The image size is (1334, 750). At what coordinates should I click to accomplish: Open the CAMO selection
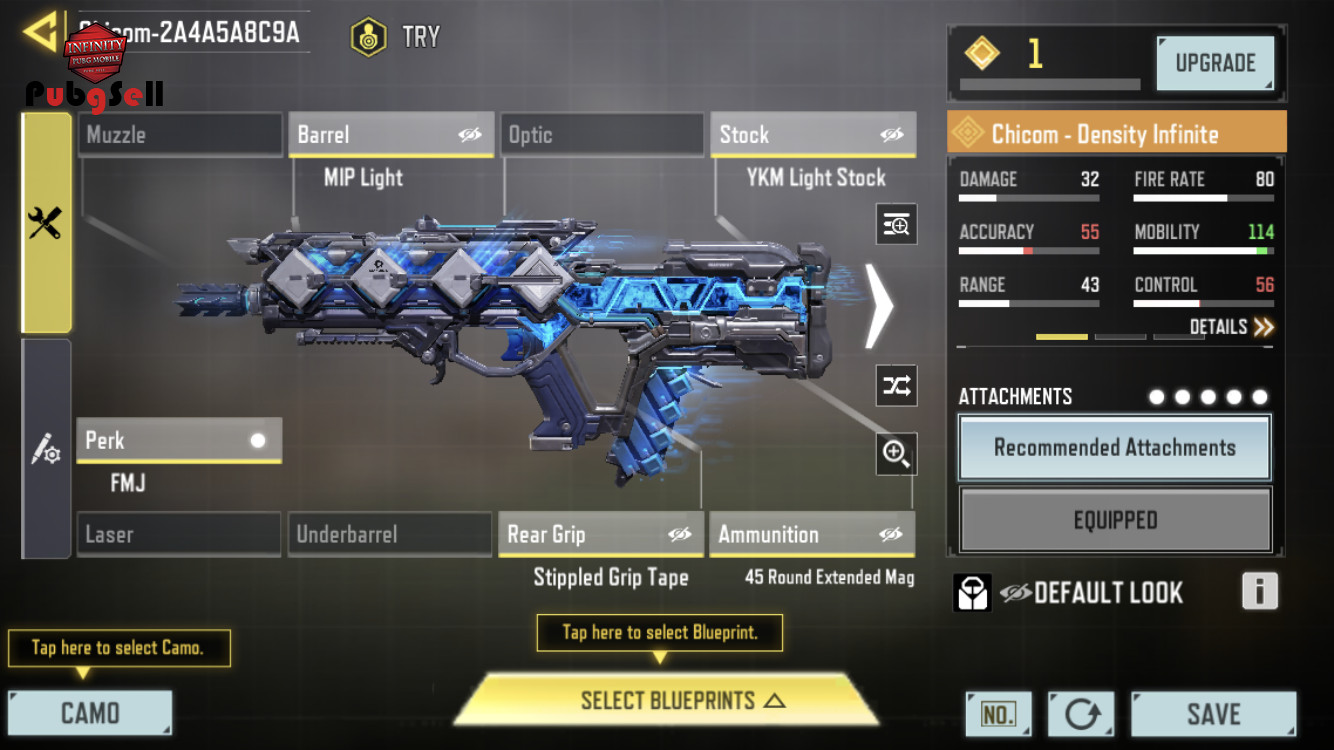90,713
